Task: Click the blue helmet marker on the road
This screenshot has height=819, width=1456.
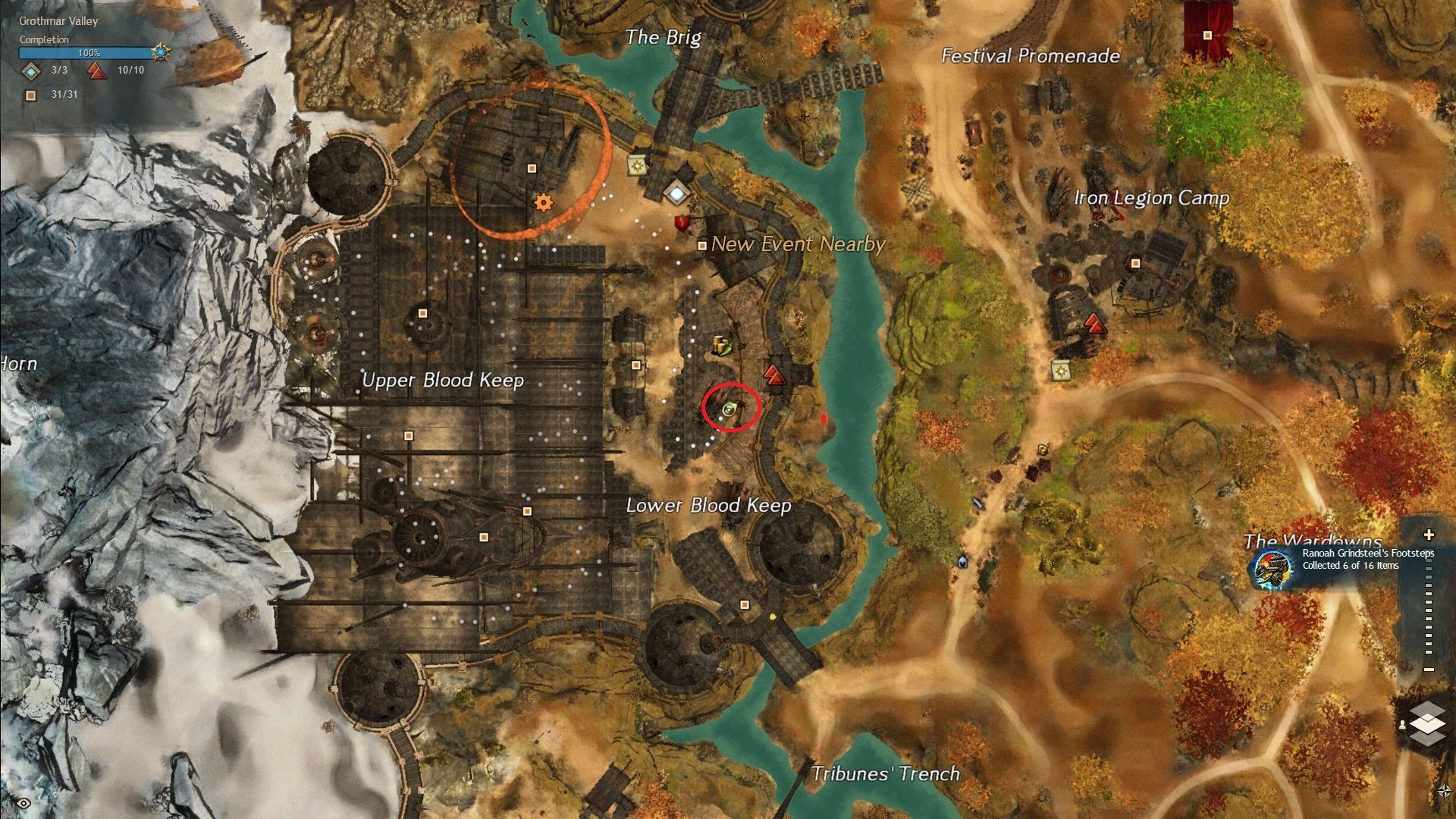Action: 962,562
